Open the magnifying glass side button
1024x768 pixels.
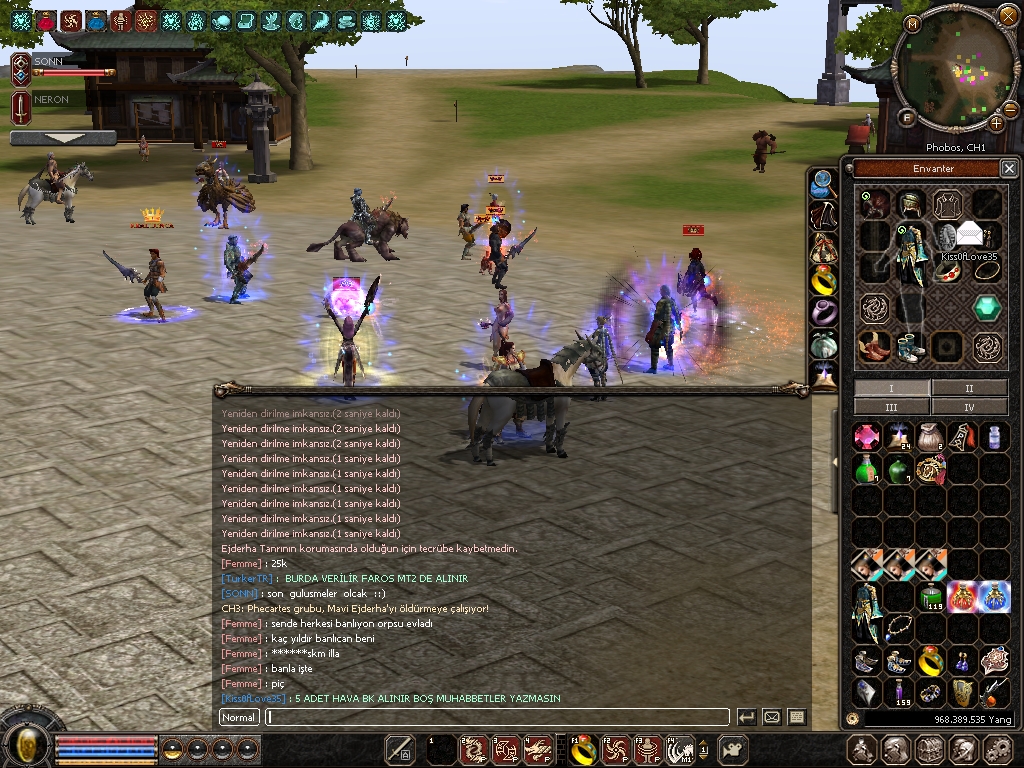click(x=823, y=183)
